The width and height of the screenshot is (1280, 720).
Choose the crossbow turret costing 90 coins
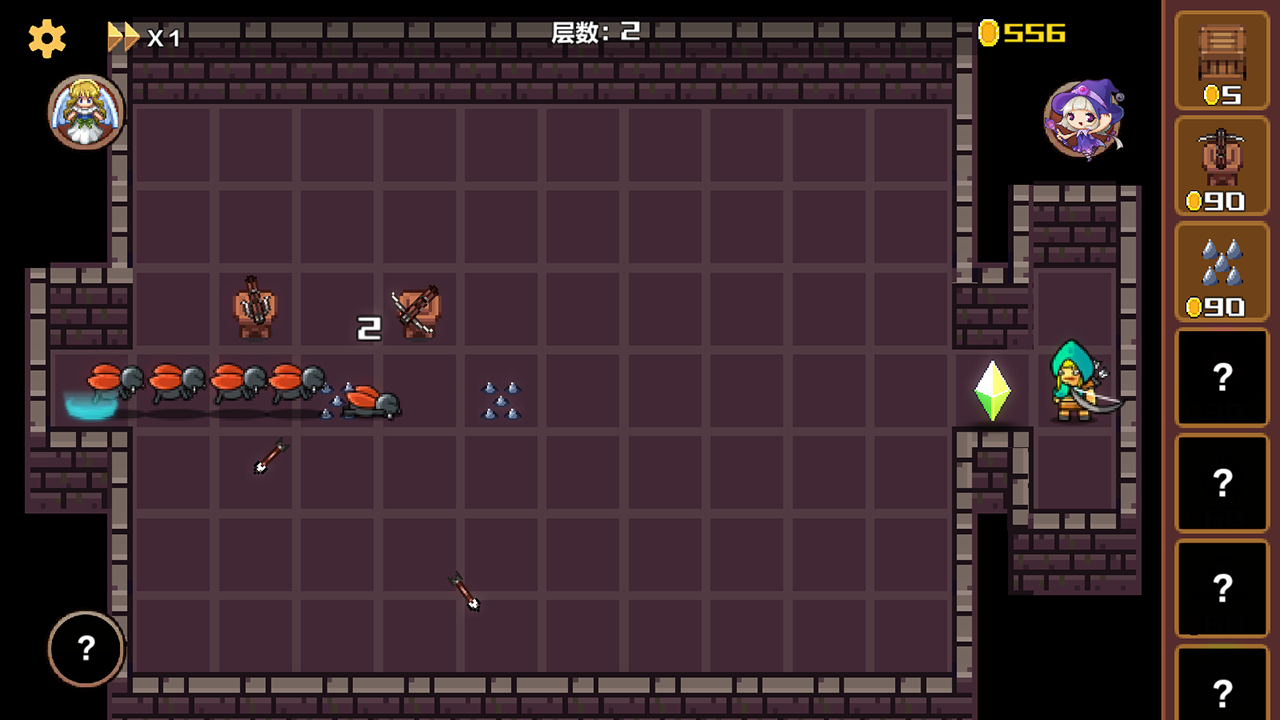pyautogui.click(x=1221, y=166)
